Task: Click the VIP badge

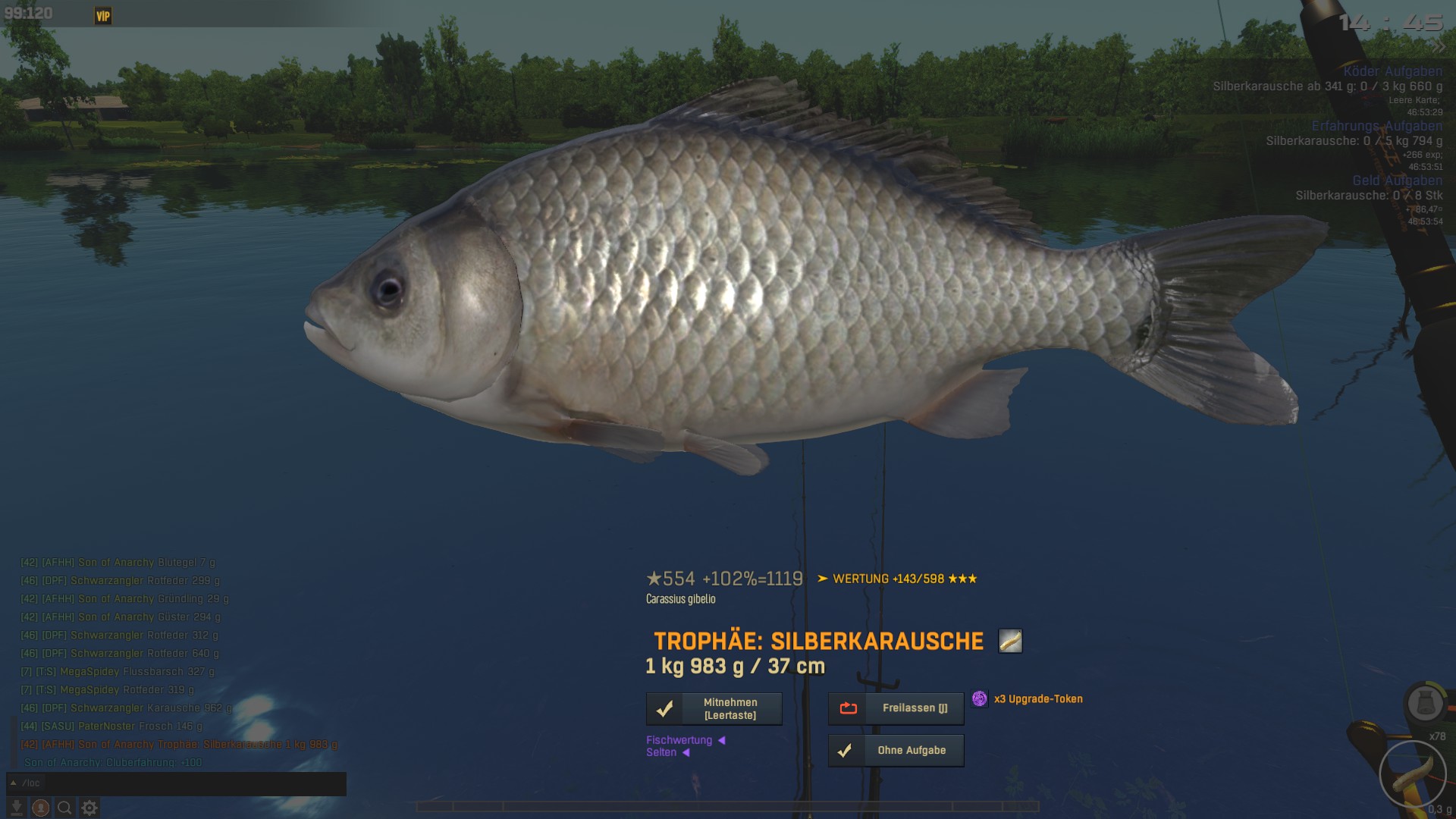Action: (x=103, y=16)
